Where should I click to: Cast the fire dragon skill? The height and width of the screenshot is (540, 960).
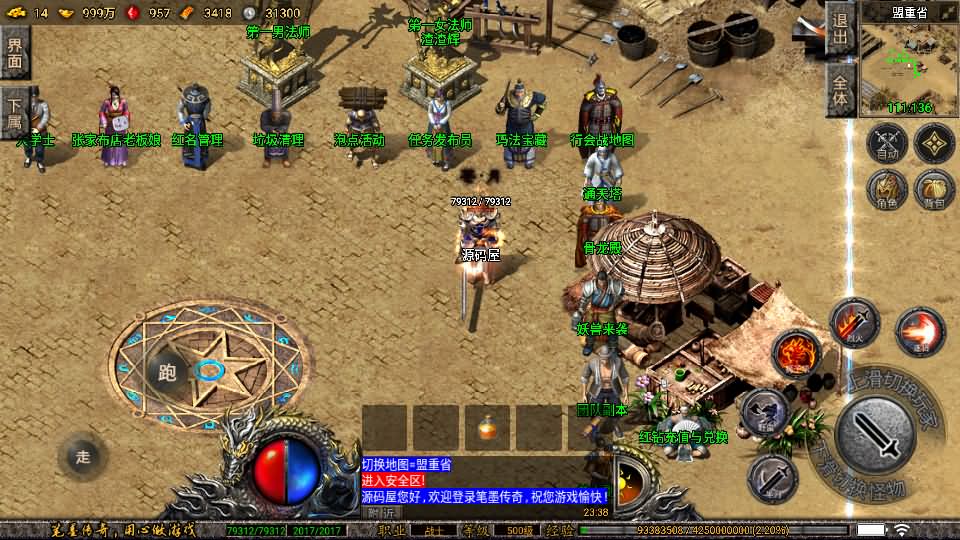[795, 354]
